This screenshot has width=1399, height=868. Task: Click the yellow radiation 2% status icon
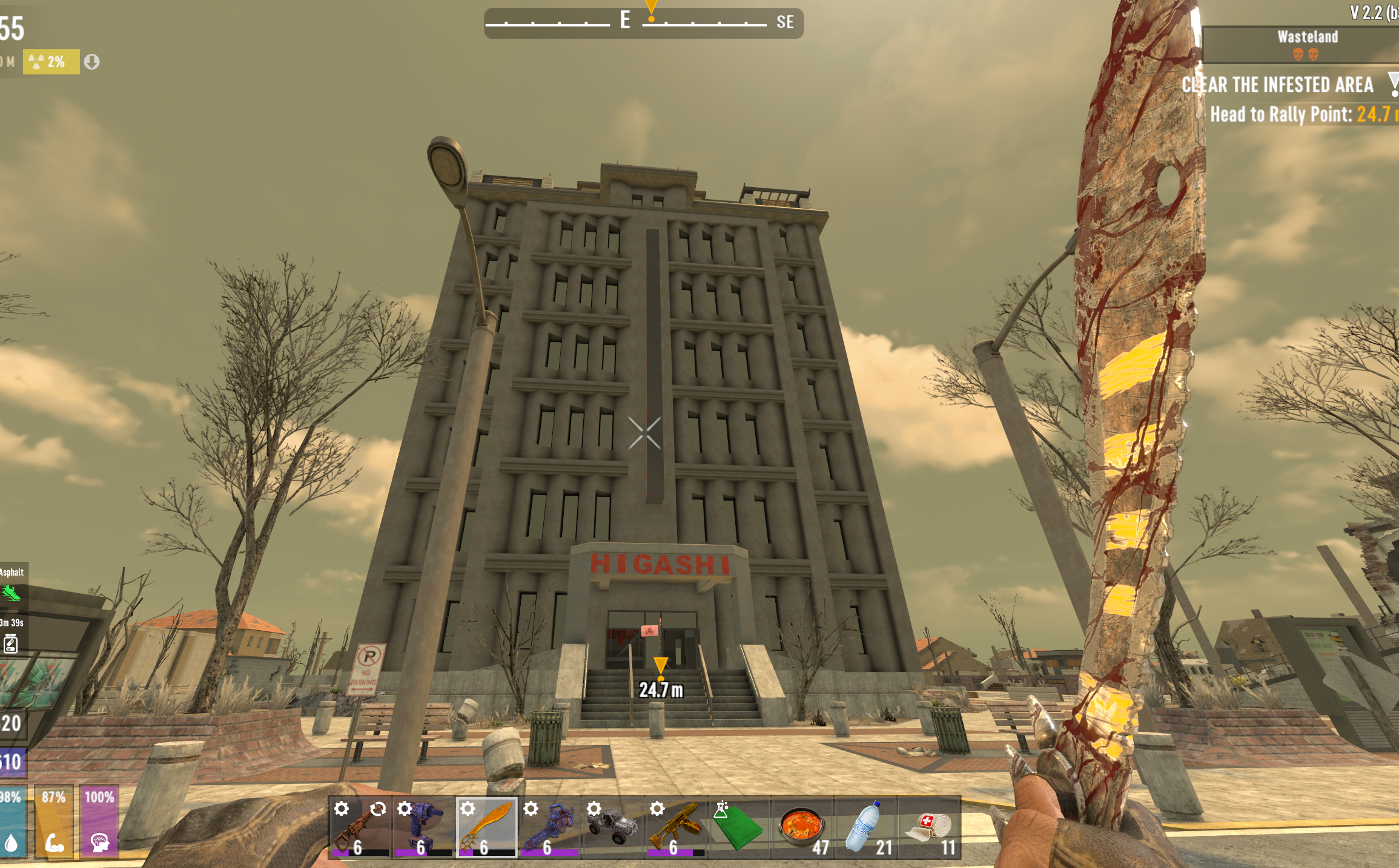(x=51, y=62)
